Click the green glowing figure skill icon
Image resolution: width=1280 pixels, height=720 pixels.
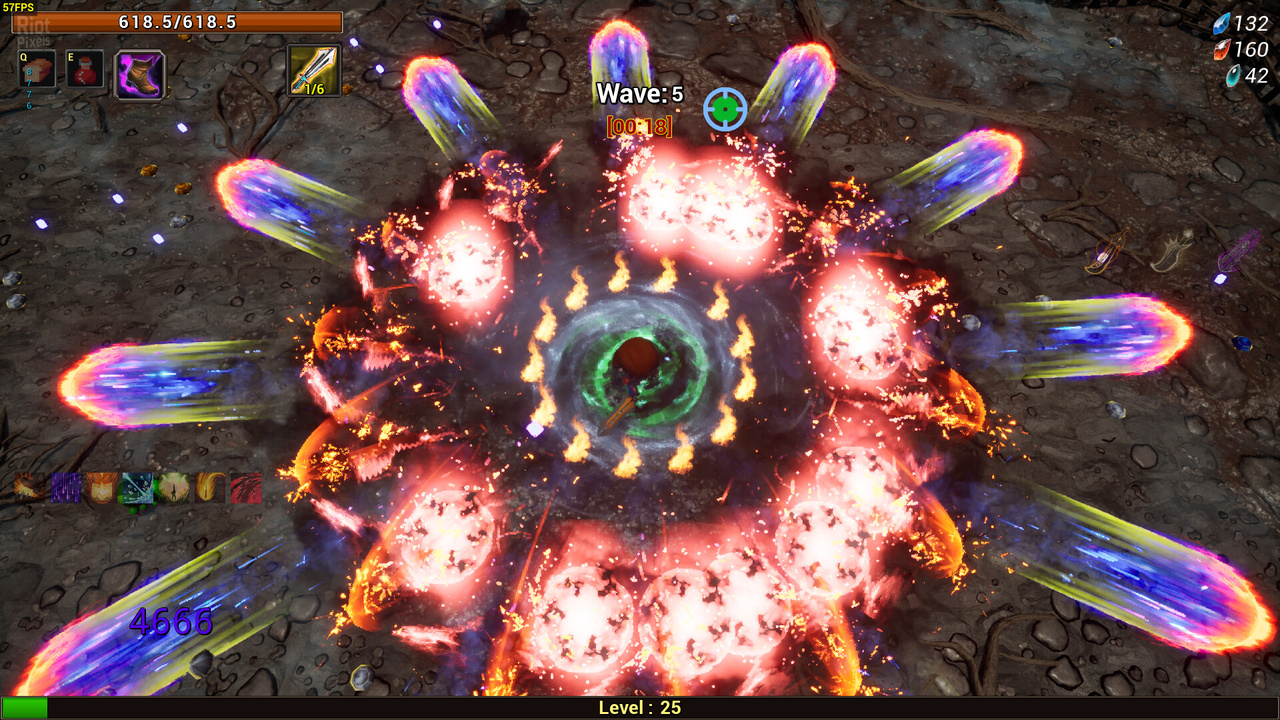pyautogui.click(x=173, y=488)
